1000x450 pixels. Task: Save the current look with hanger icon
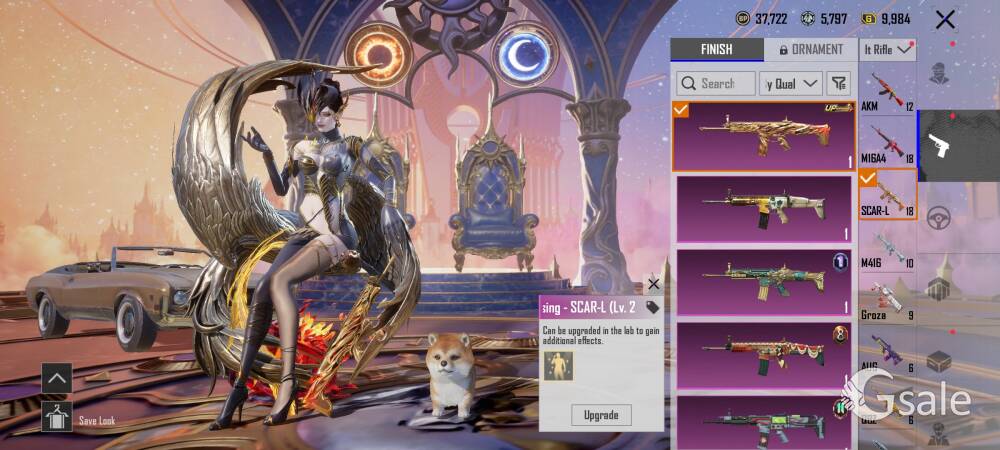pos(56,416)
